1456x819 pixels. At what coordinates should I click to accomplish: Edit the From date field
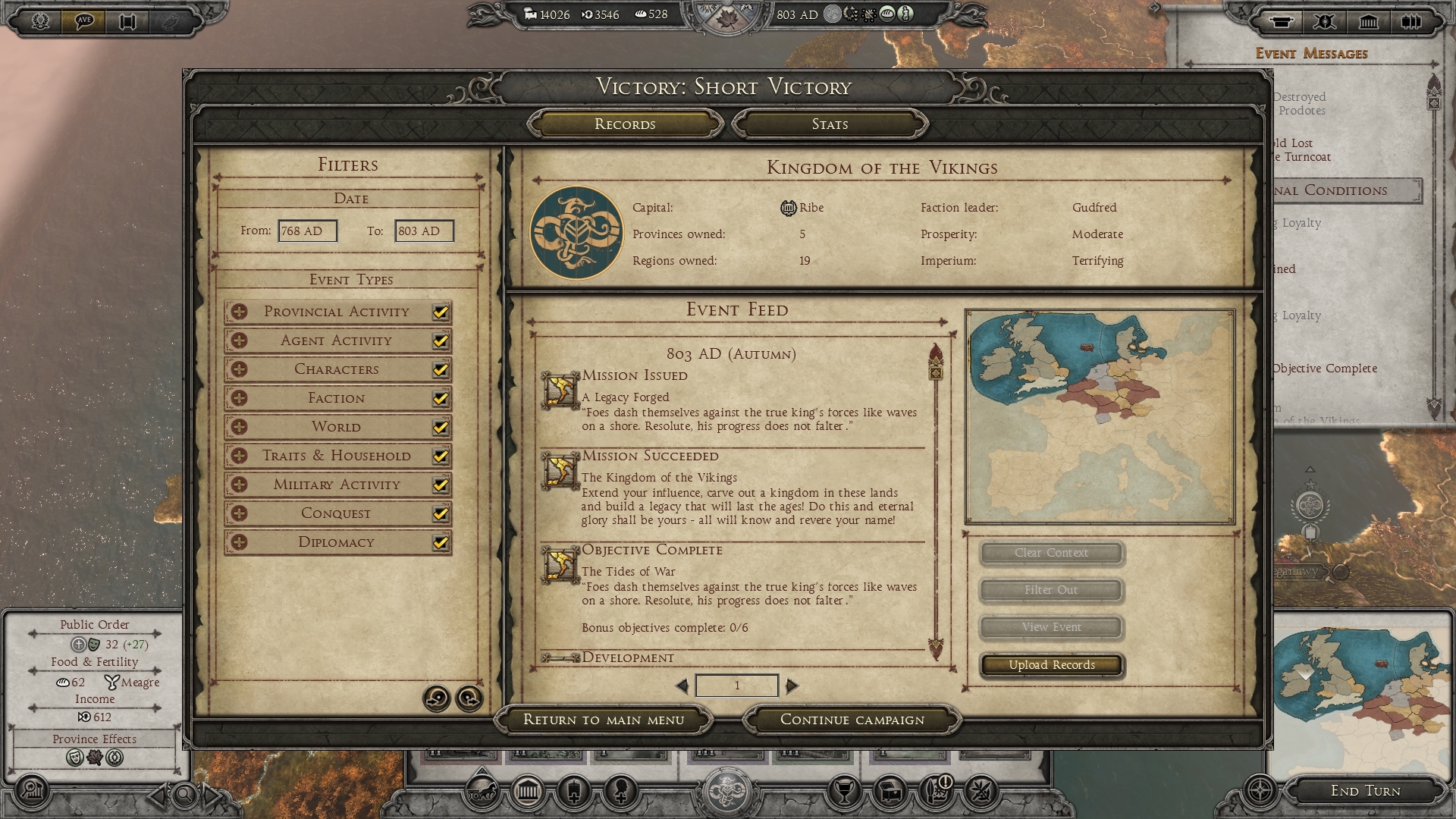click(x=307, y=231)
